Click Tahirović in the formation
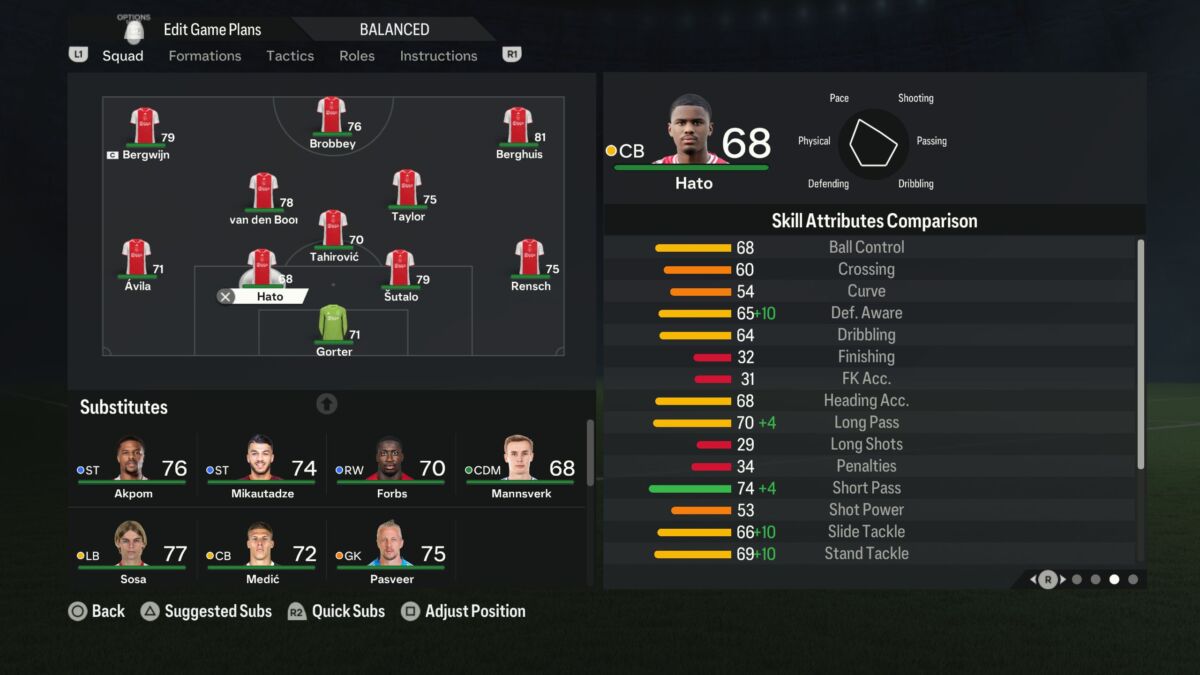 click(333, 232)
